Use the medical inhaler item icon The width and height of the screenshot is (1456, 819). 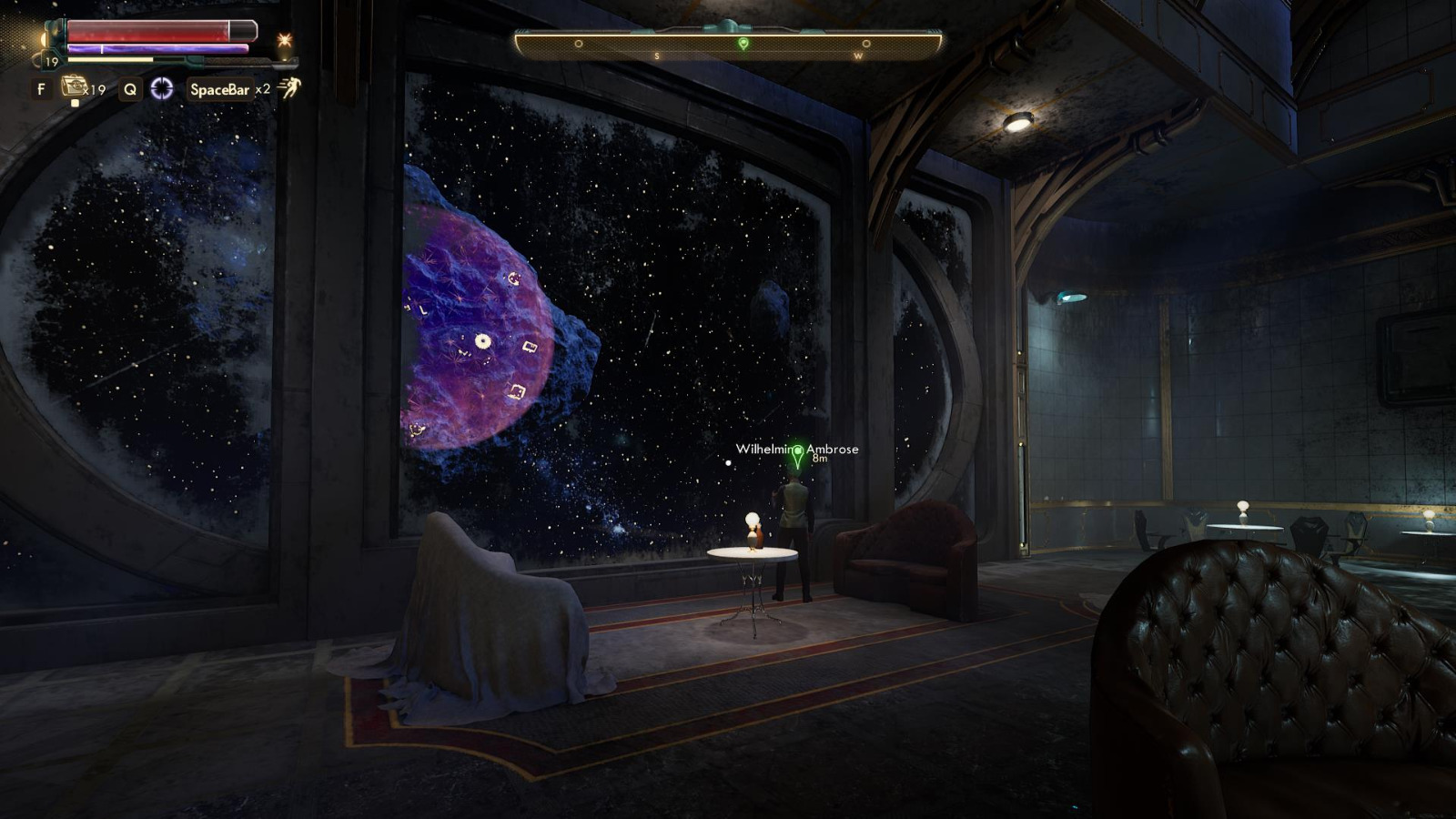coord(74,87)
